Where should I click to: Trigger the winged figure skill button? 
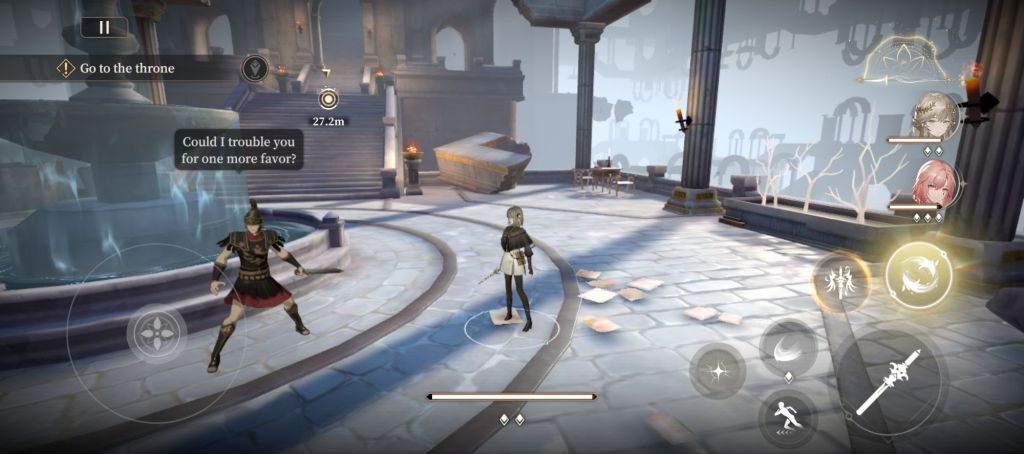coord(840,282)
